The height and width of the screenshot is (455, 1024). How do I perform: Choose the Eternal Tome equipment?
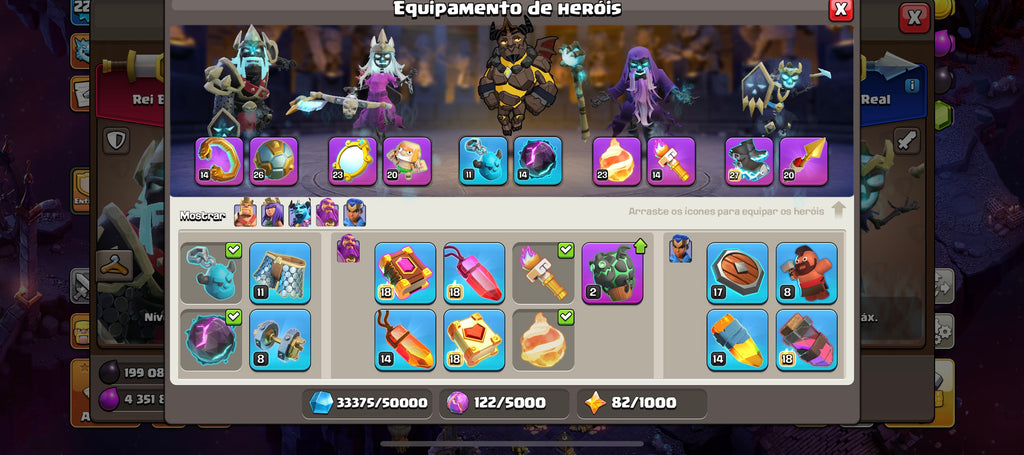[x=406, y=273]
